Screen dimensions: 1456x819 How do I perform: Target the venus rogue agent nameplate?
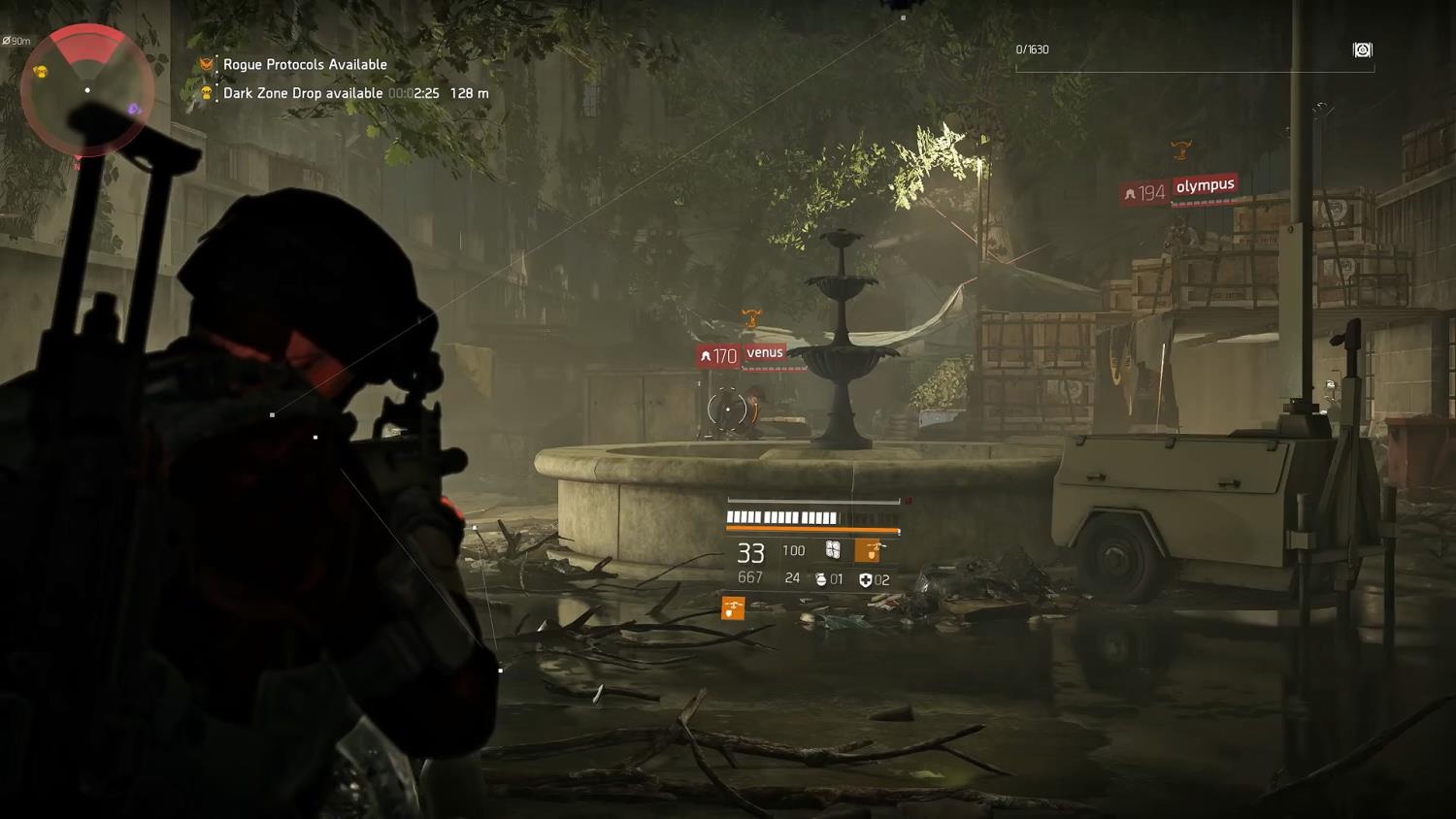pos(764,353)
